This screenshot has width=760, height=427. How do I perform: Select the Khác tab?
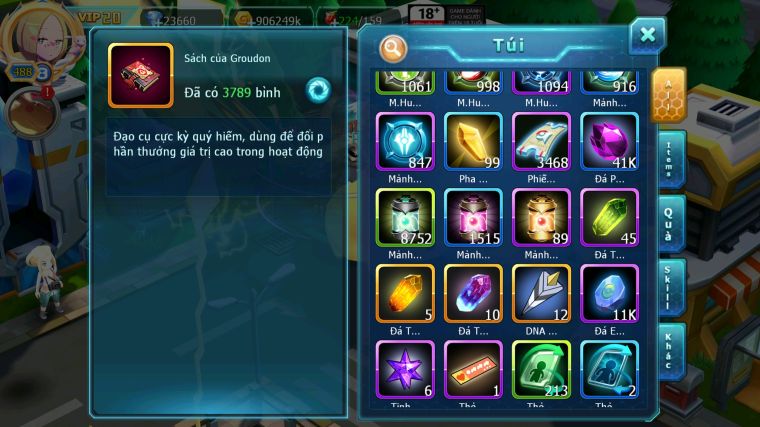point(671,351)
